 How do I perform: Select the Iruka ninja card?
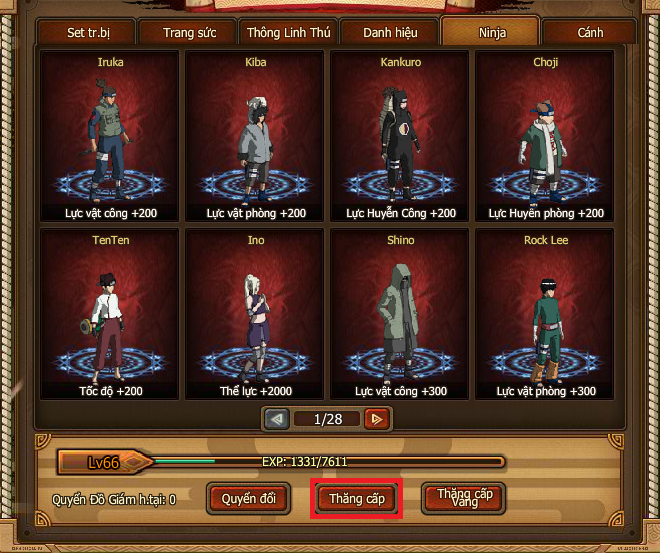pyautogui.click(x=110, y=137)
